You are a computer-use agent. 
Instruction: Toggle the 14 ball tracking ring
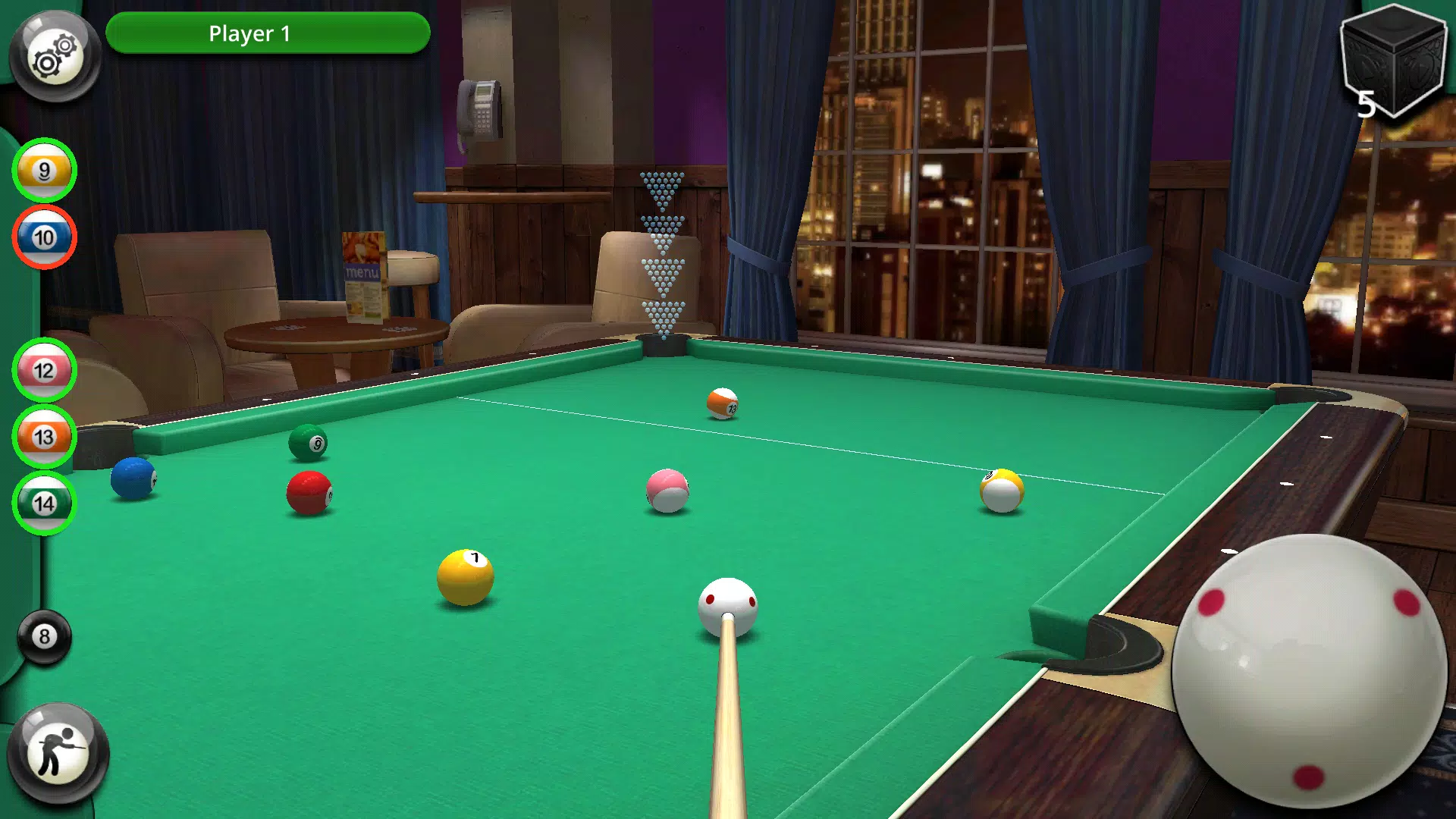click(x=45, y=502)
